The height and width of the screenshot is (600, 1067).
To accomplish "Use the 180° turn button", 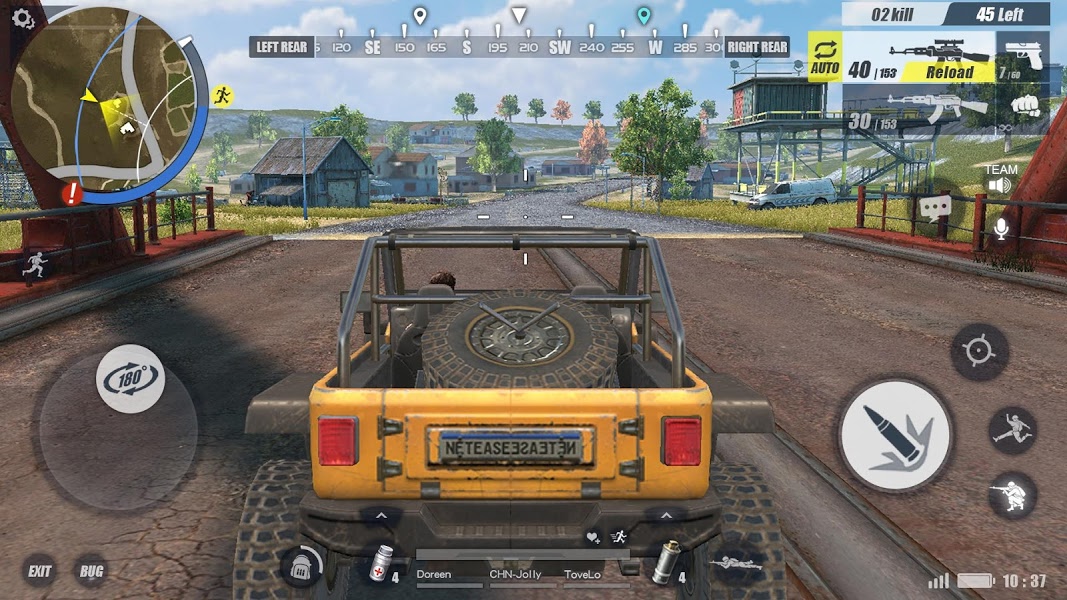I will coord(130,379).
